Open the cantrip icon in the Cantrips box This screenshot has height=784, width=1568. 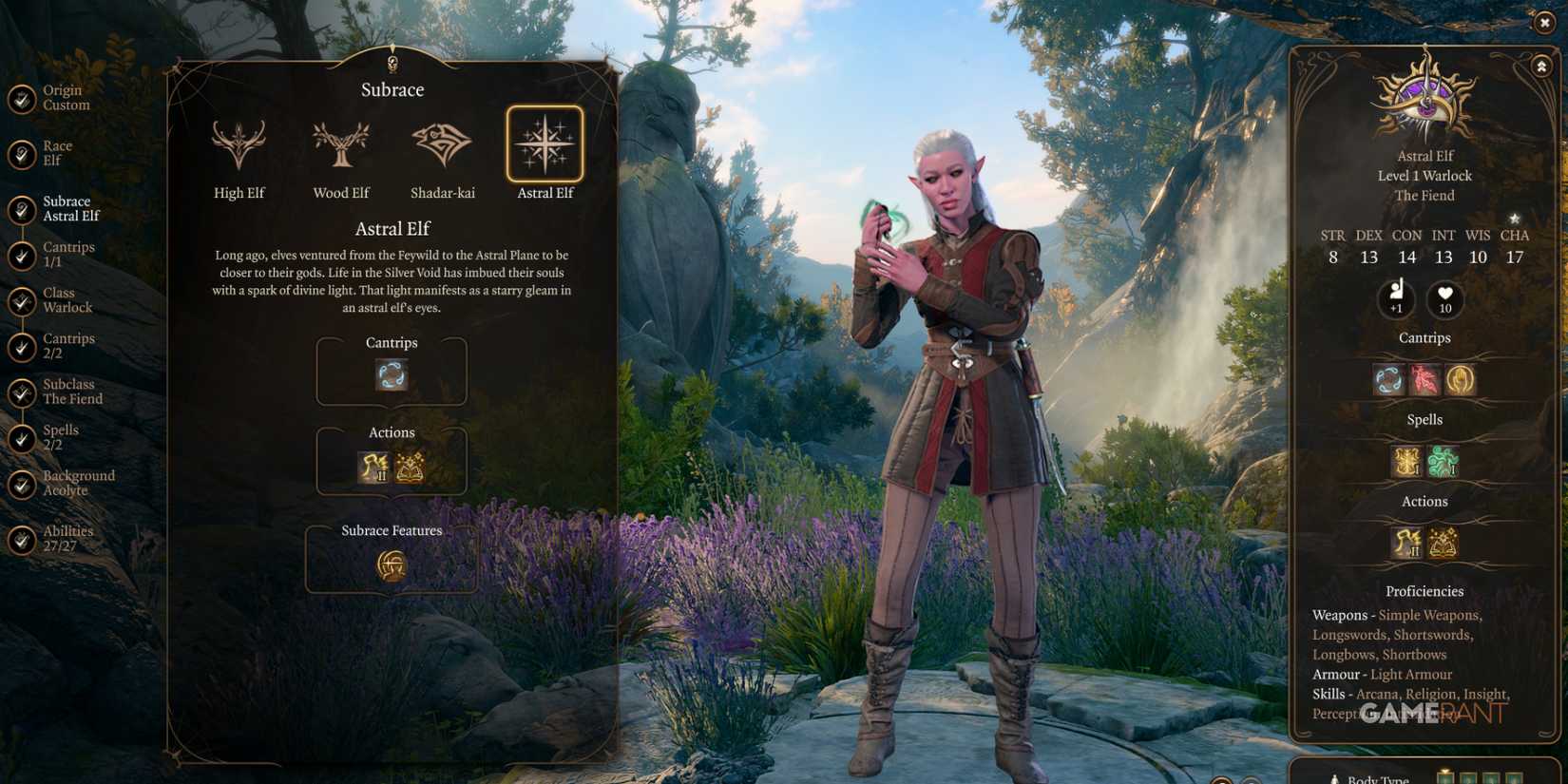(x=391, y=376)
